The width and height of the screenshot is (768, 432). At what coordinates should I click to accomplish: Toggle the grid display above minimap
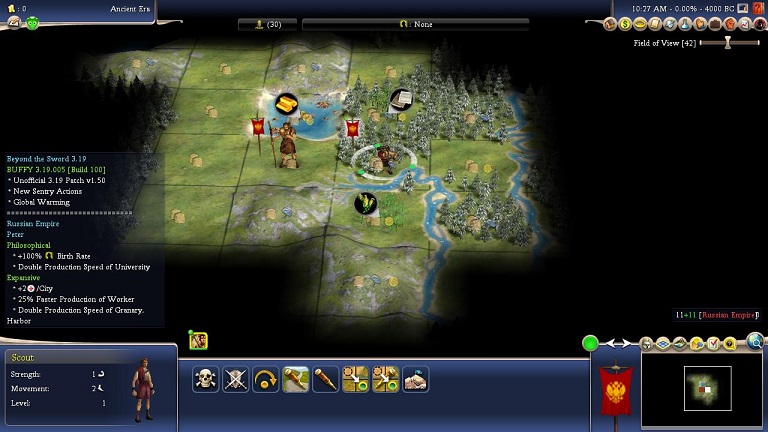663,344
